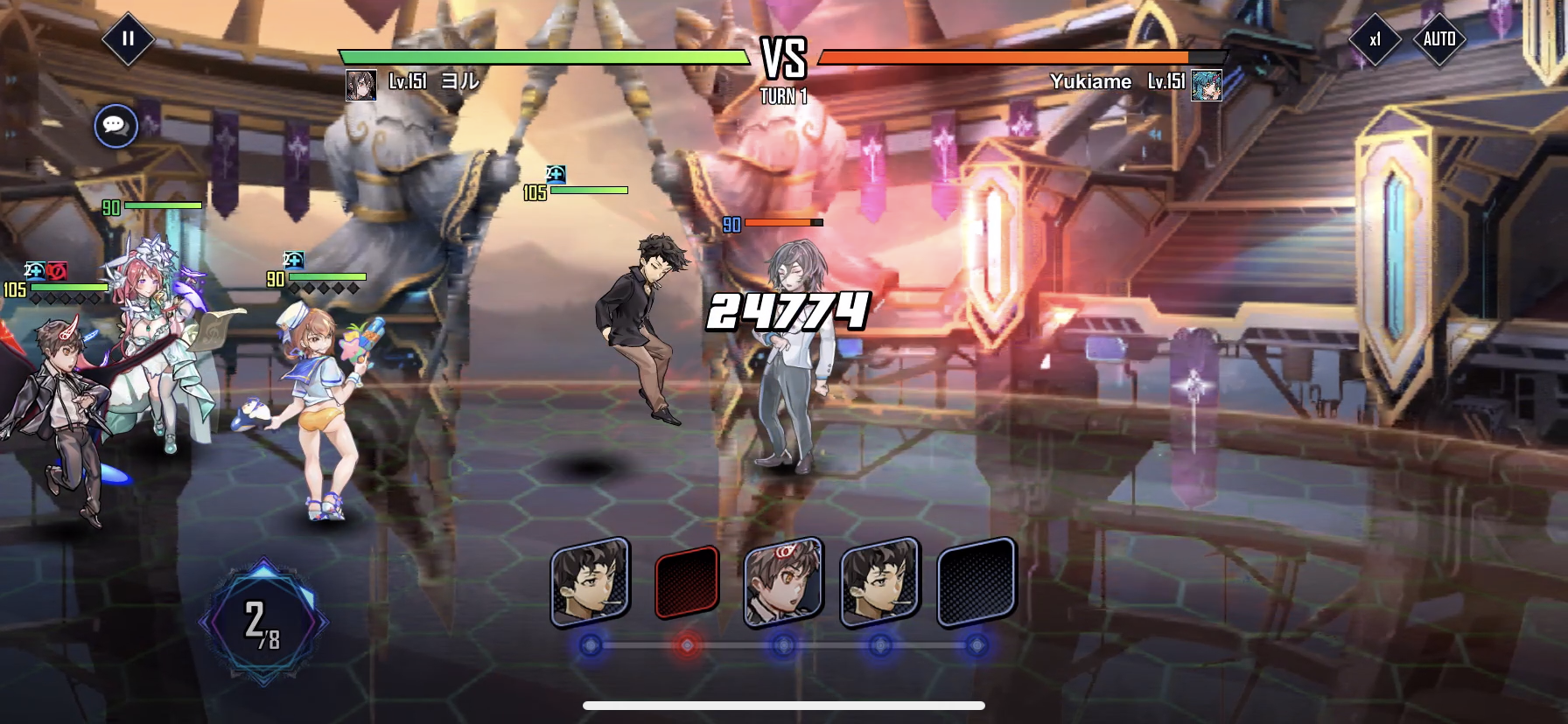Tap the ヨル player portrait
The image size is (1568, 724).
point(360,85)
